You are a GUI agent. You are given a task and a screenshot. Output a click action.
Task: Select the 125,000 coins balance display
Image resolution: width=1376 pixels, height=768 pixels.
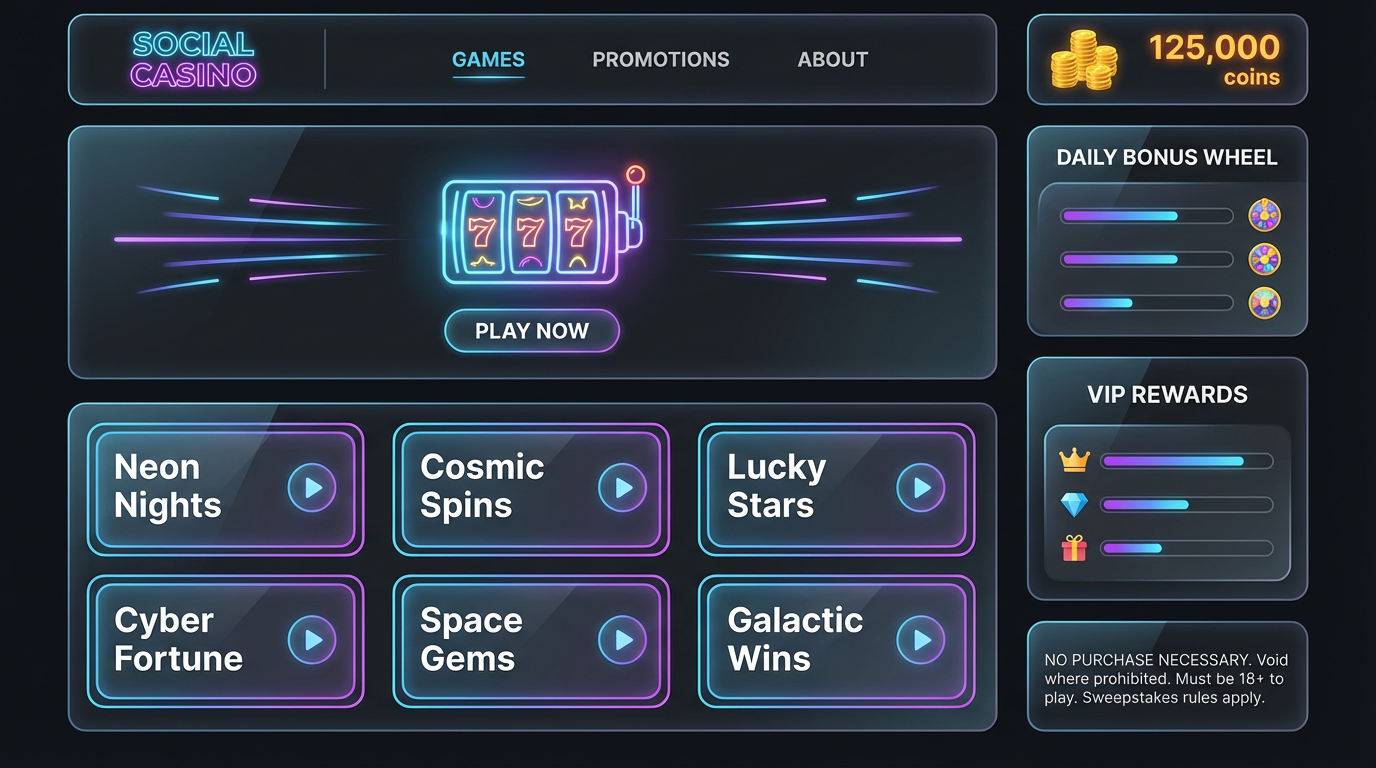pos(1212,46)
